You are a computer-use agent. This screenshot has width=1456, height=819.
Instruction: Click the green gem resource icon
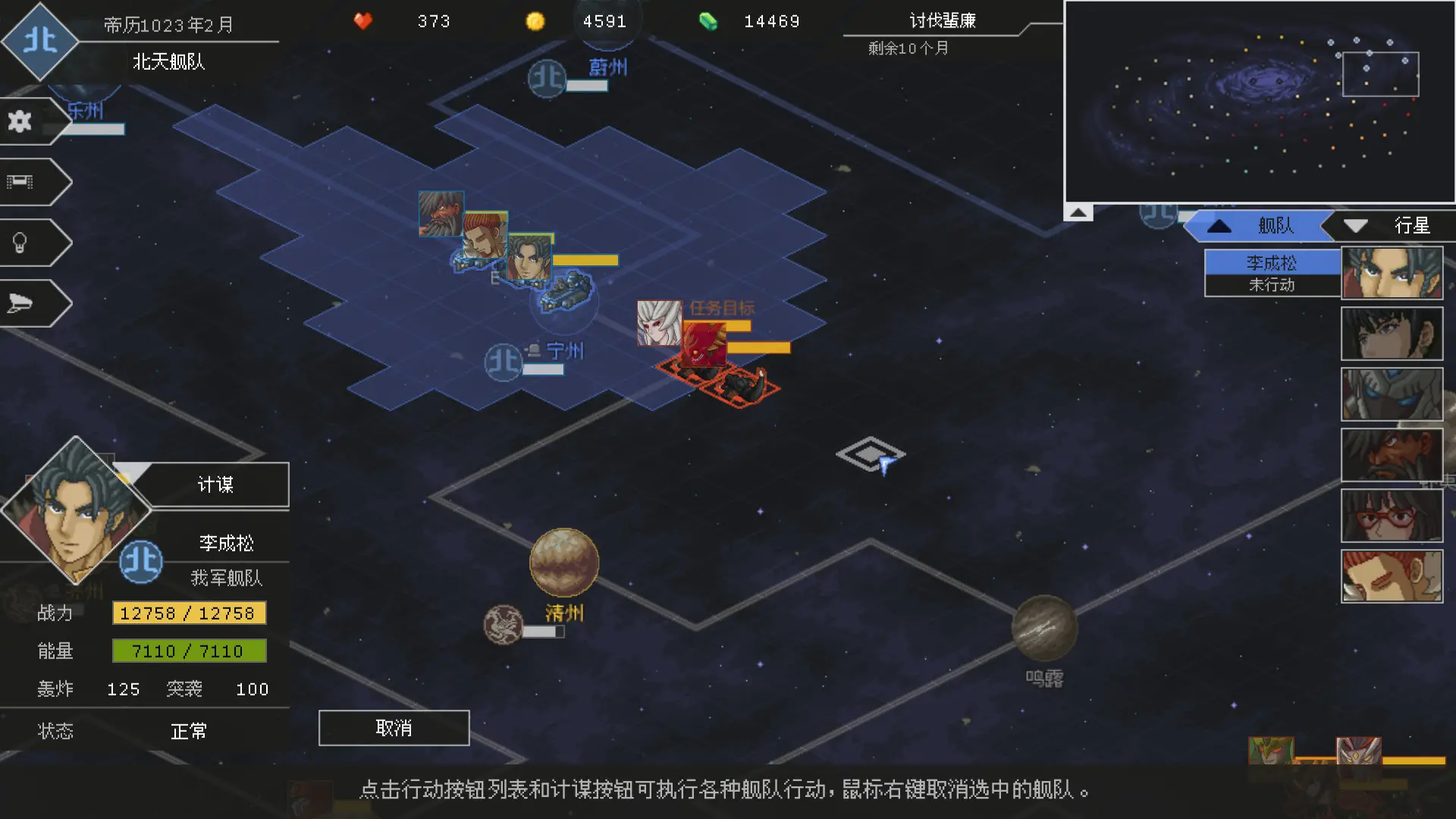708,21
